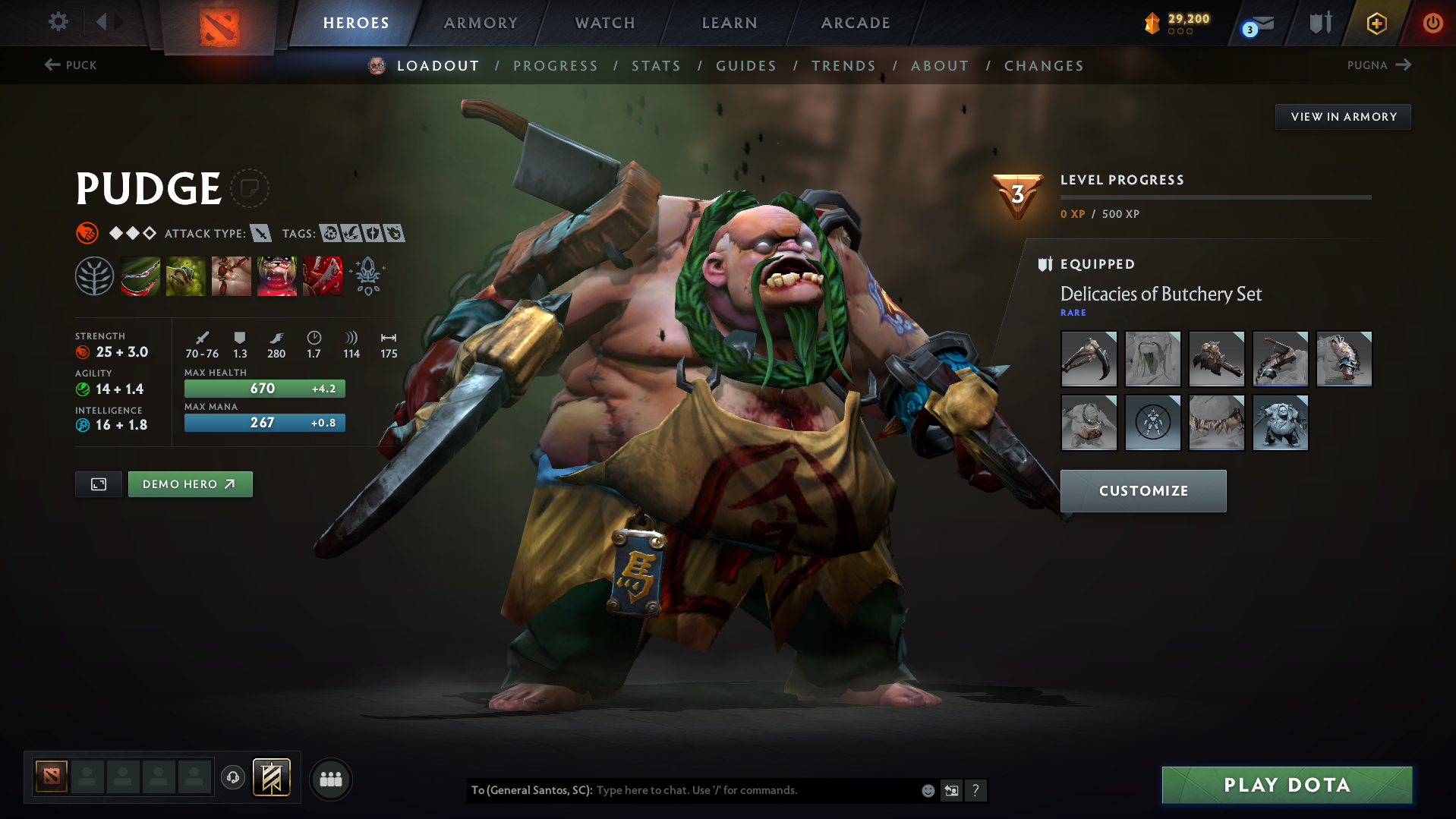Open the emoticon picker in the chat bar
The height and width of the screenshot is (819, 1456).
[928, 790]
